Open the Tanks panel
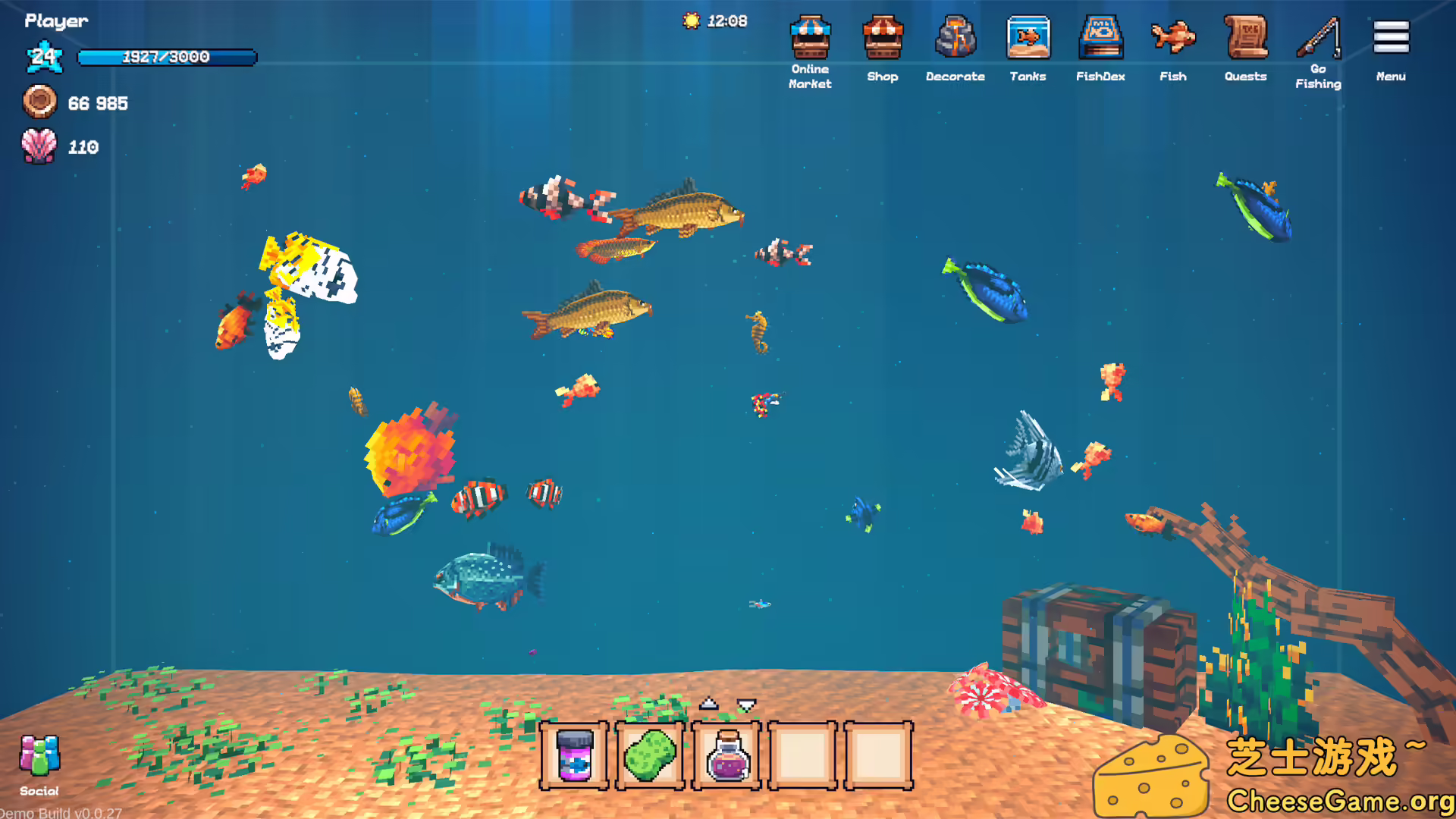Screen dimensions: 1456x819 point(1028,42)
